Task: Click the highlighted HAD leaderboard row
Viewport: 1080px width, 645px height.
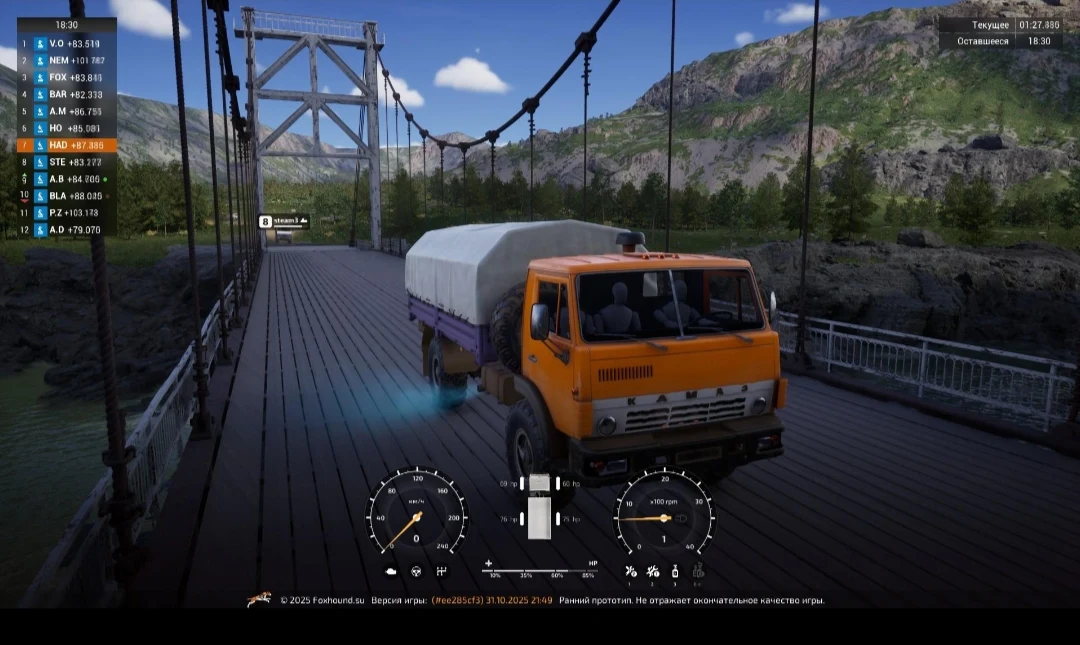Action: point(67,145)
